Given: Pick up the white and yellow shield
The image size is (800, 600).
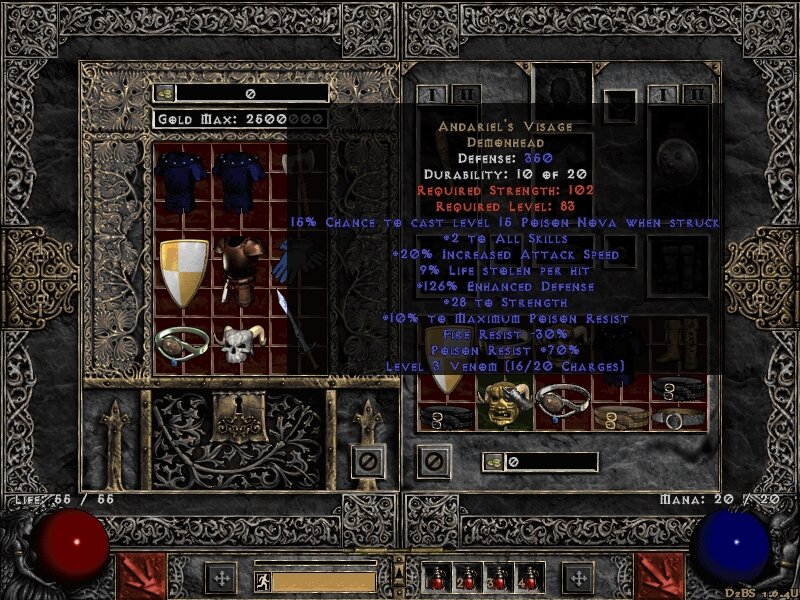Looking at the screenshot, I should point(185,273).
